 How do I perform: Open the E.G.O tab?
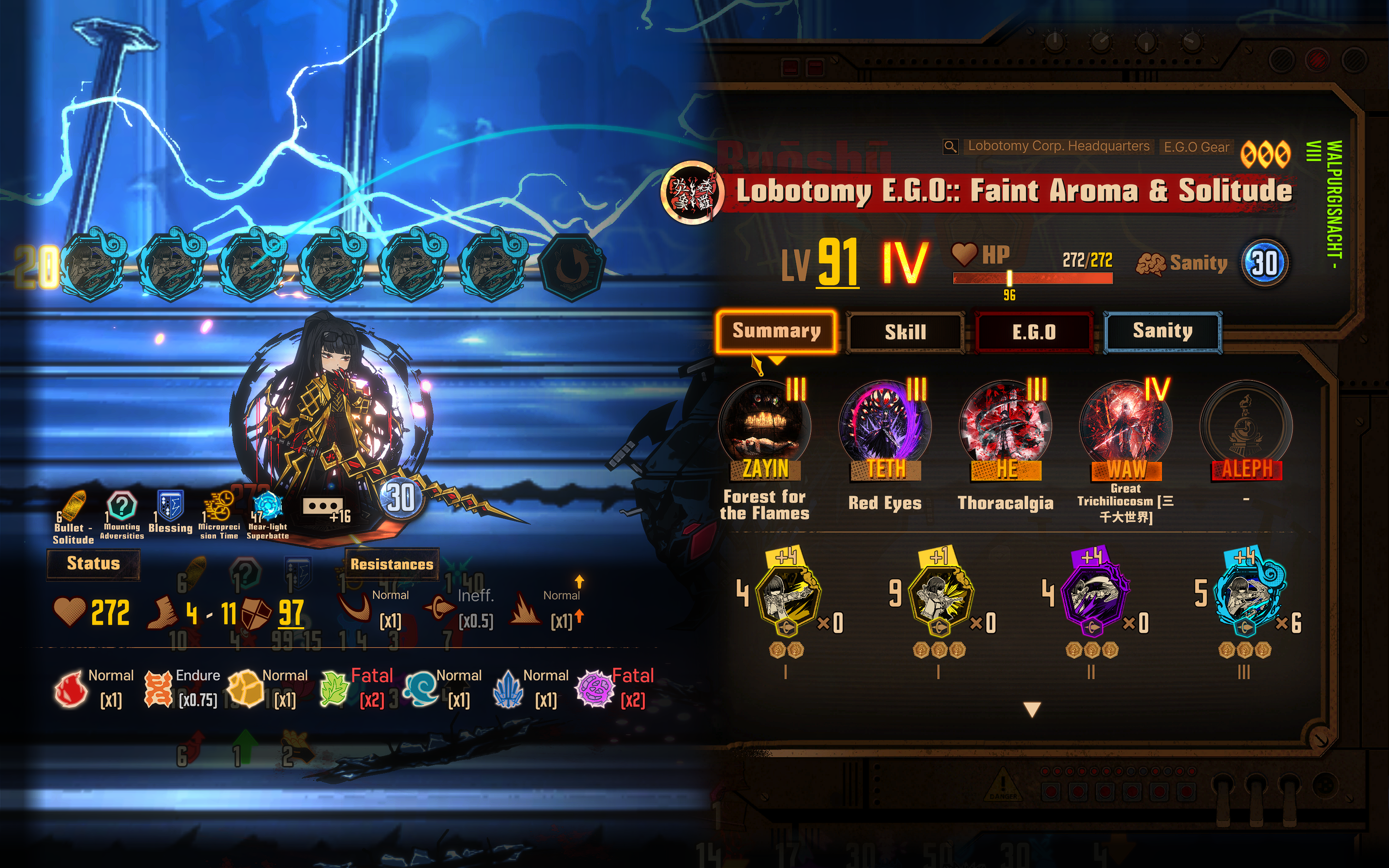(1034, 332)
